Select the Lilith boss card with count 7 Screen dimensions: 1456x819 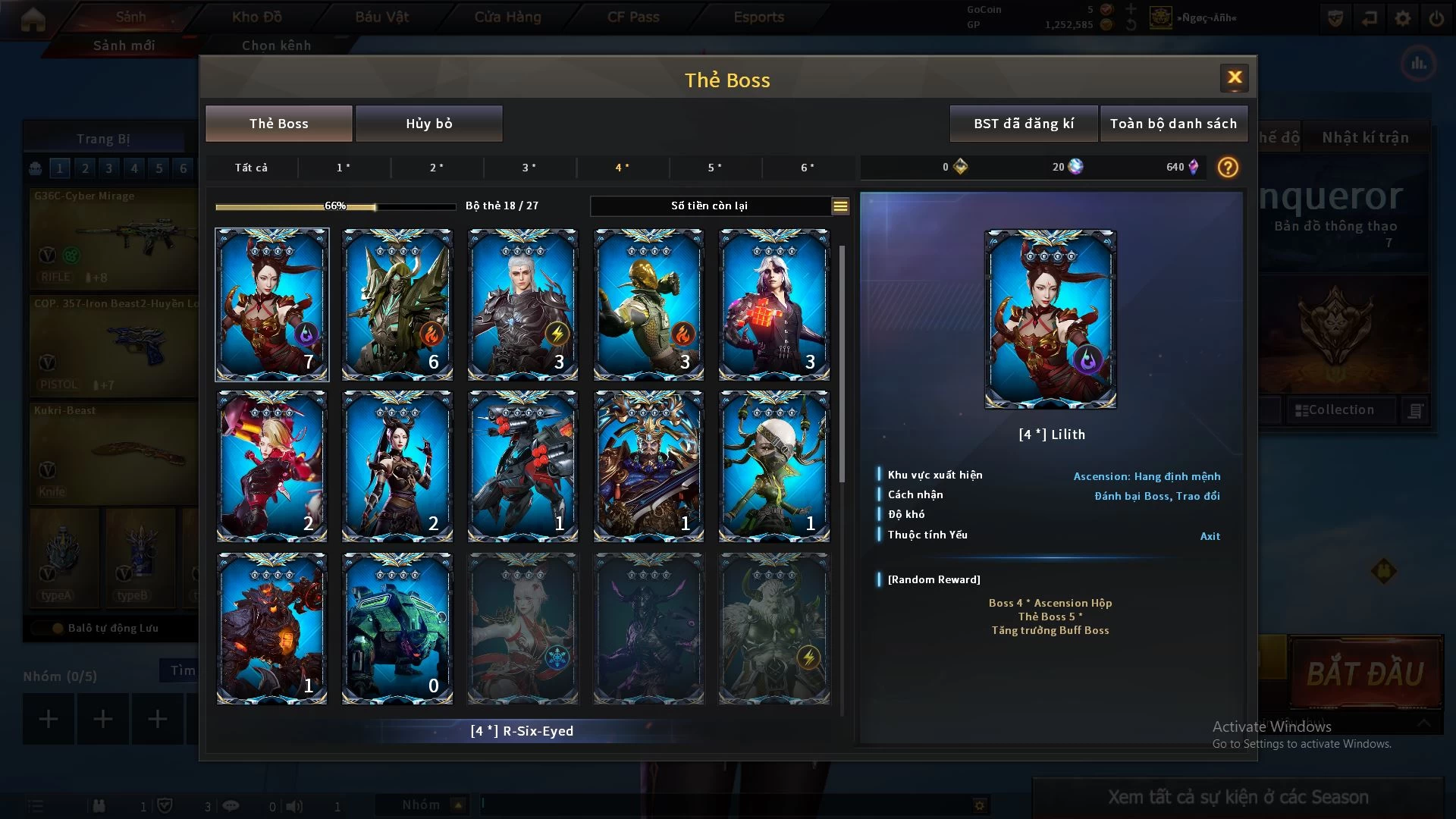[272, 304]
